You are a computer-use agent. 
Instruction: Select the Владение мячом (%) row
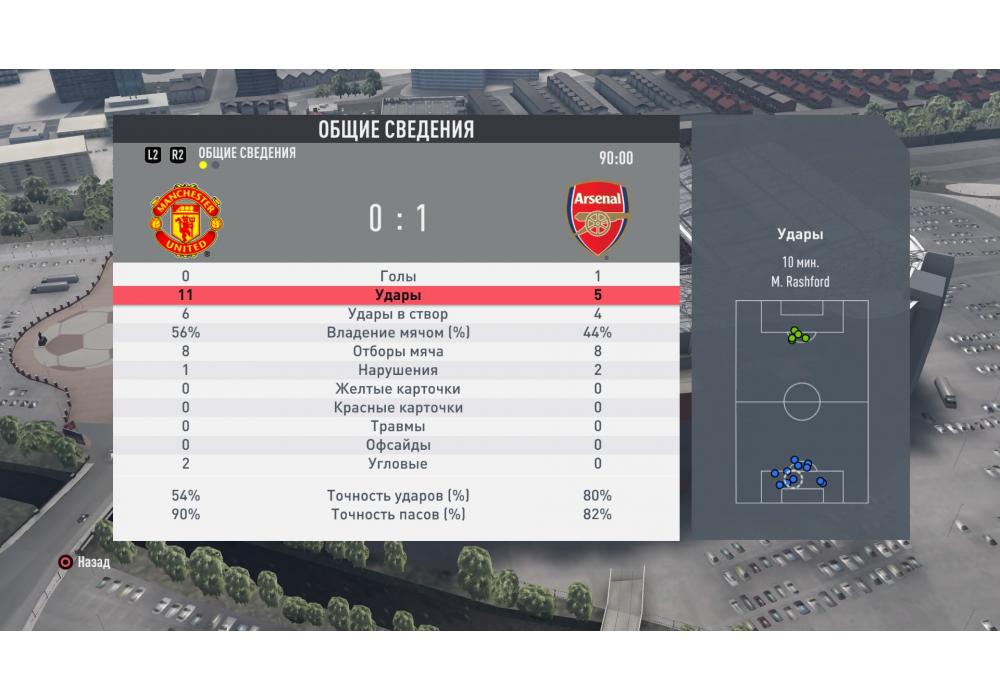tap(397, 333)
